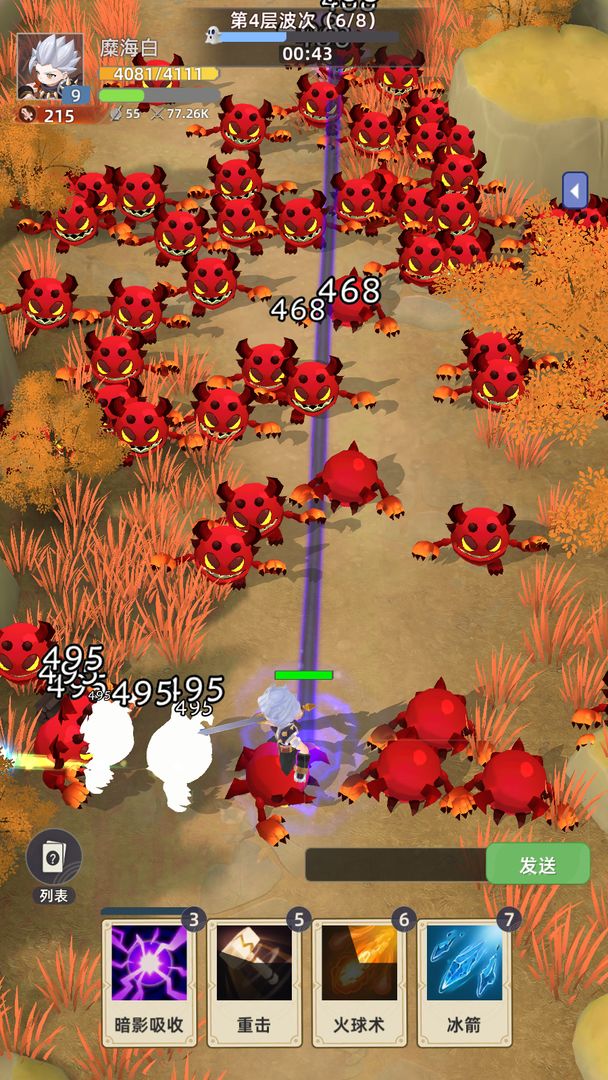
Task: Open the player avatar portrait
Action: point(50,66)
